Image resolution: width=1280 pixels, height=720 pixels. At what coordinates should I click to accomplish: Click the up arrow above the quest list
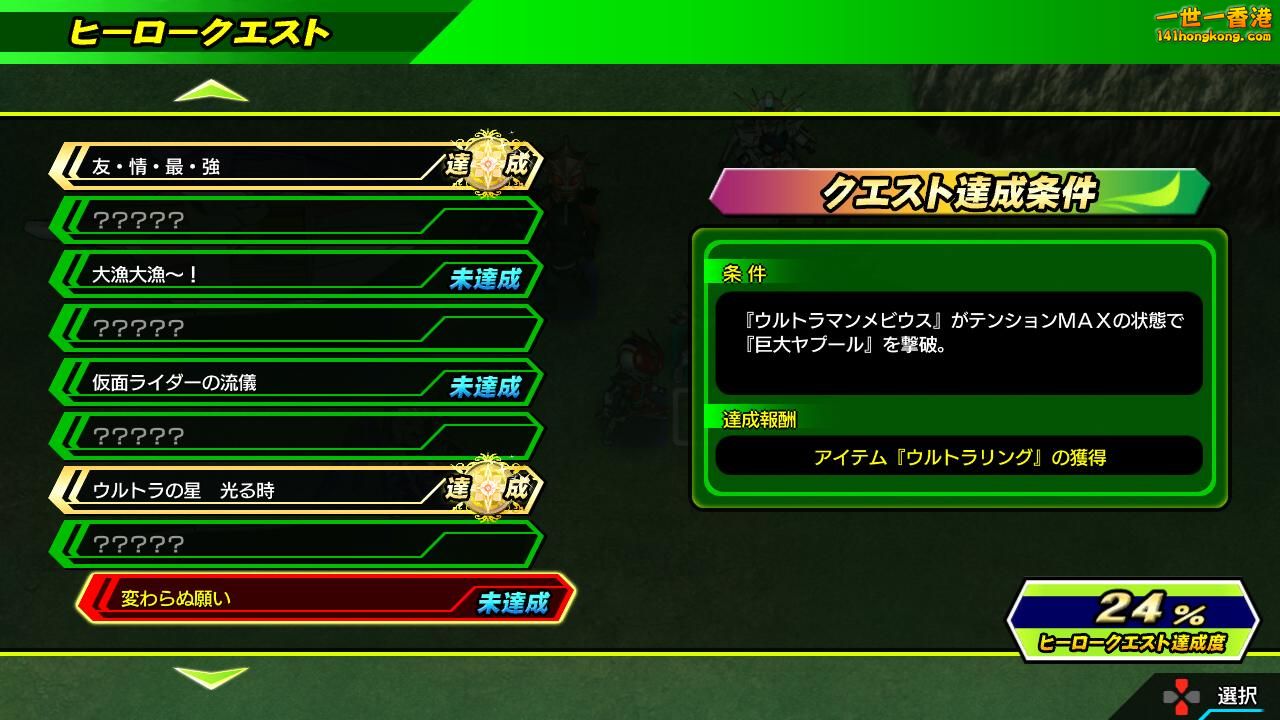coord(211,92)
